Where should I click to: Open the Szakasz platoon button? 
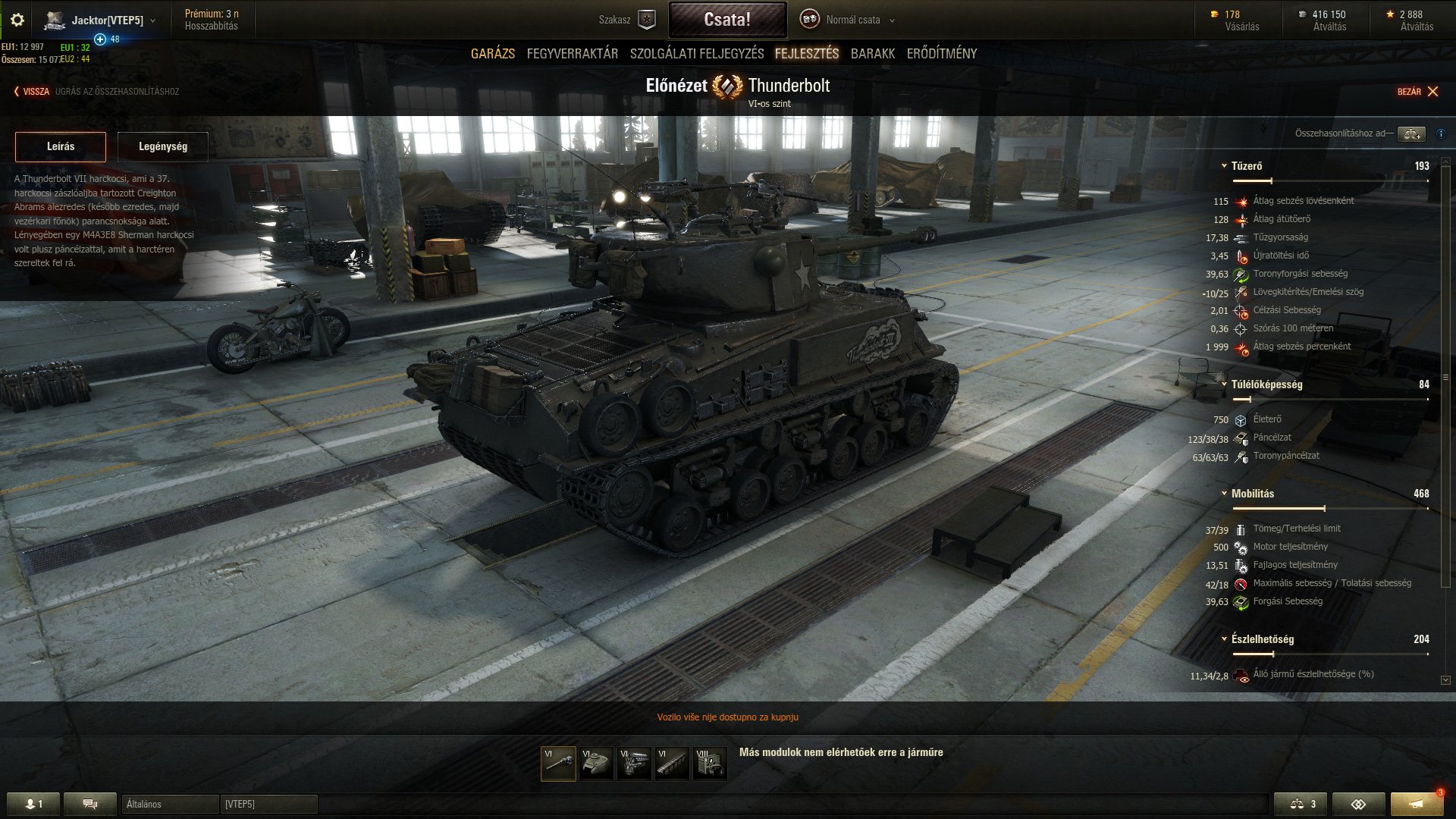[627, 20]
